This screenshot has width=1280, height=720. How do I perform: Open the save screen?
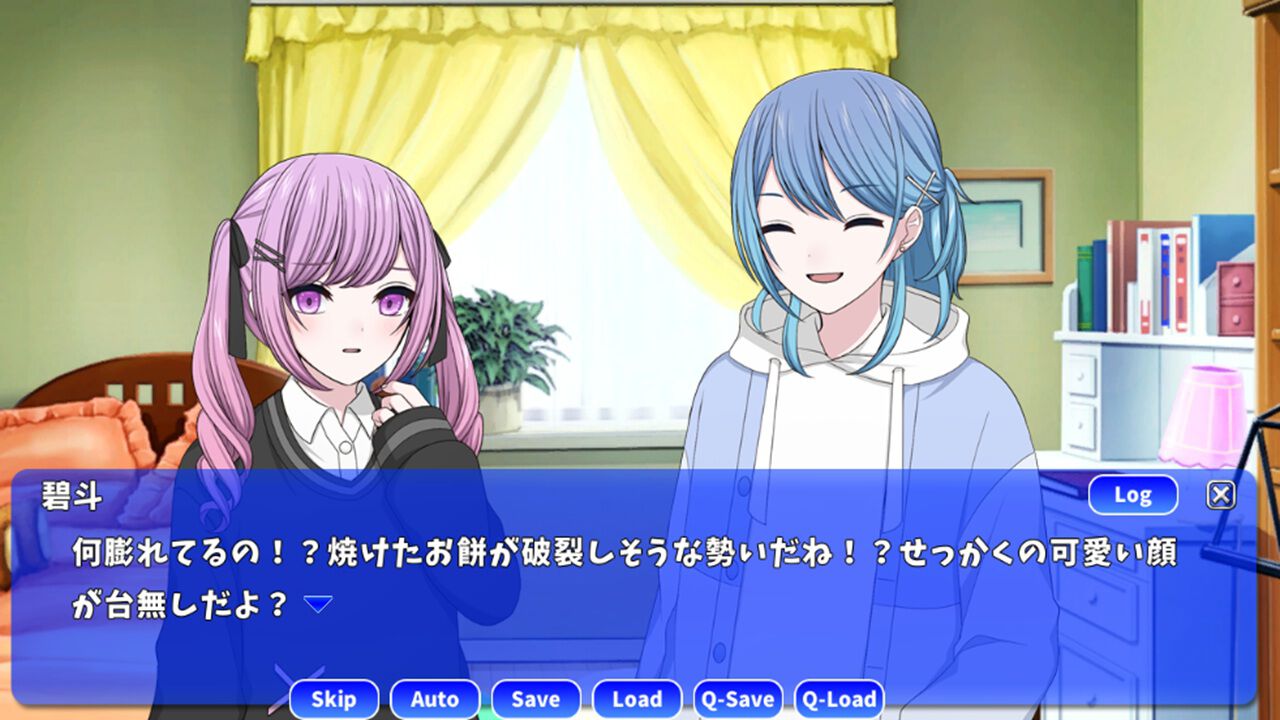pyautogui.click(x=536, y=699)
